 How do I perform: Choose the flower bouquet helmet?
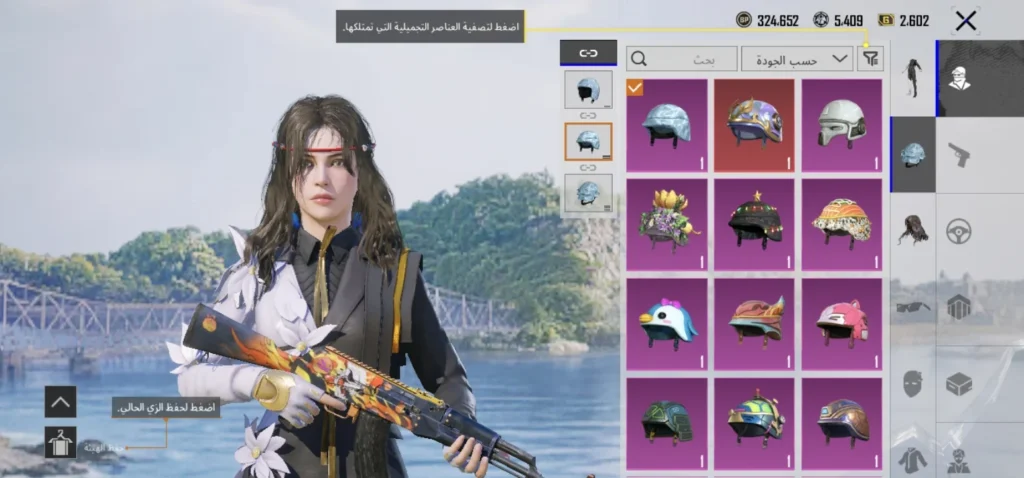point(667,223)
